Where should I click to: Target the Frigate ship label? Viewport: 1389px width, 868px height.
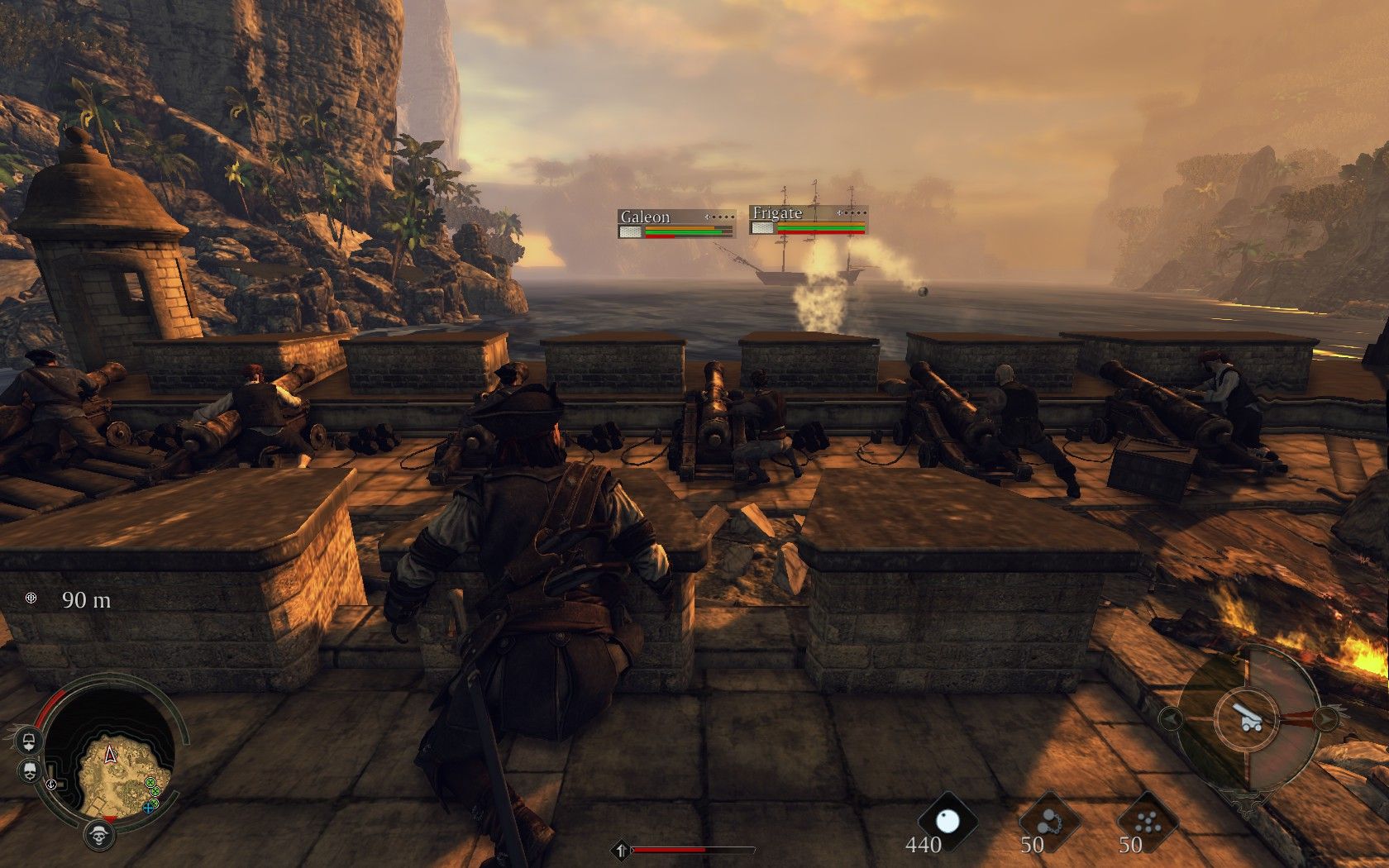(777, 213)
